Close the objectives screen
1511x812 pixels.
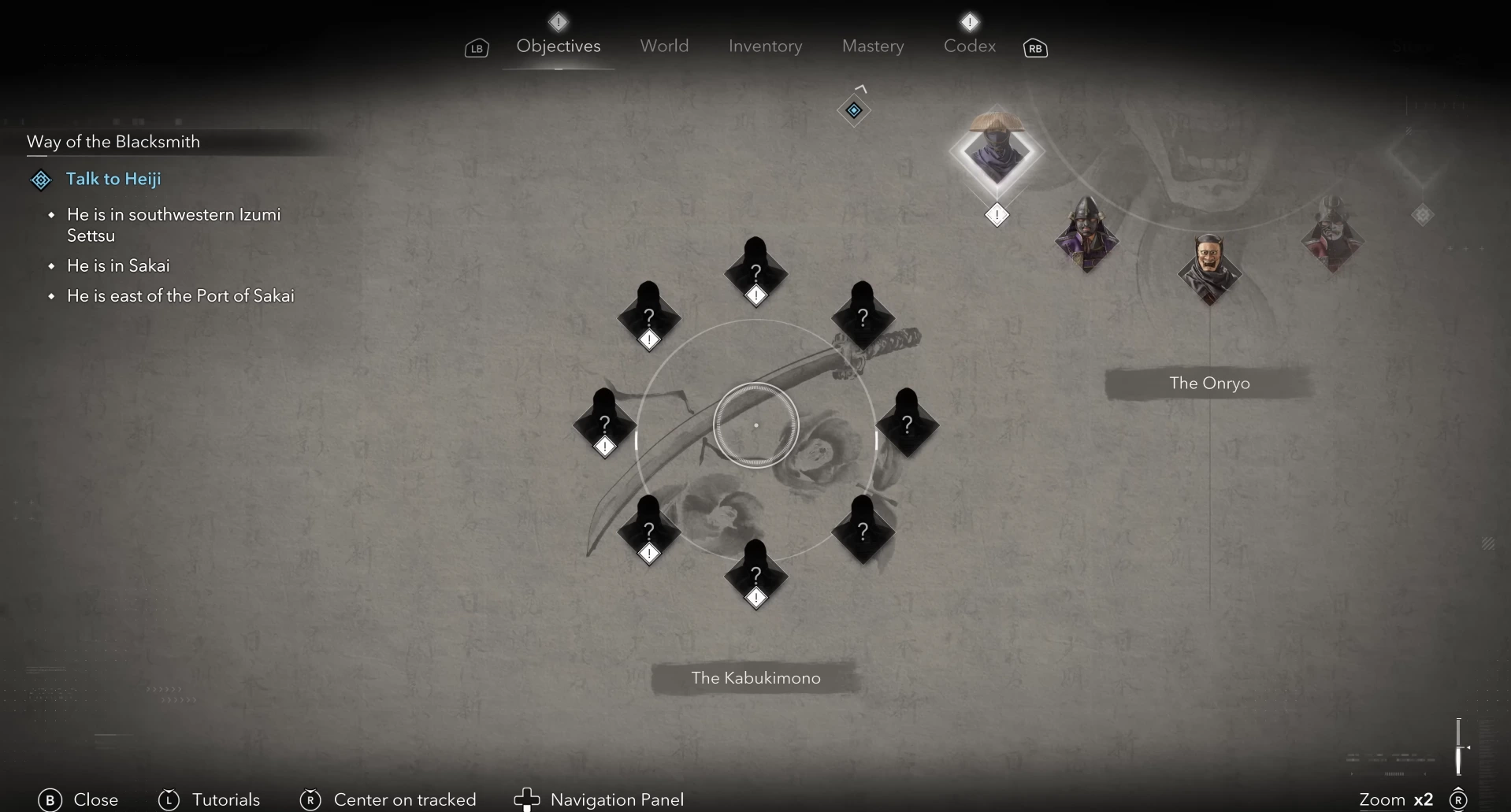pos(95,799)
